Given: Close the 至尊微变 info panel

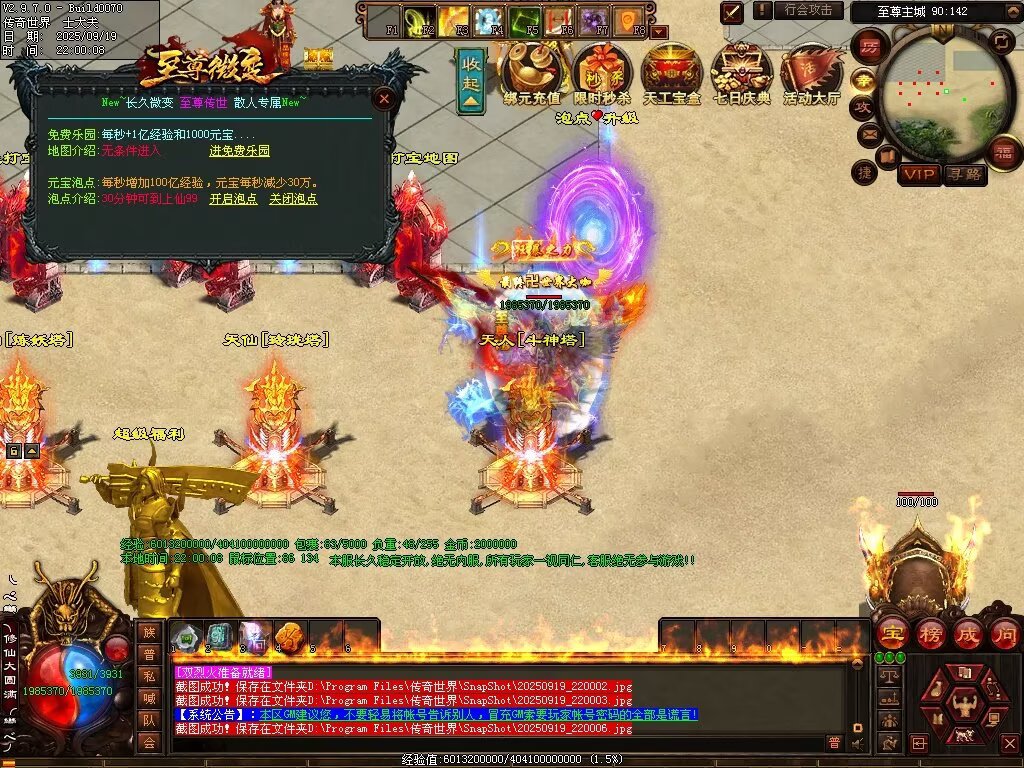Looking at the screenshot, I should (x=383, y=98).
